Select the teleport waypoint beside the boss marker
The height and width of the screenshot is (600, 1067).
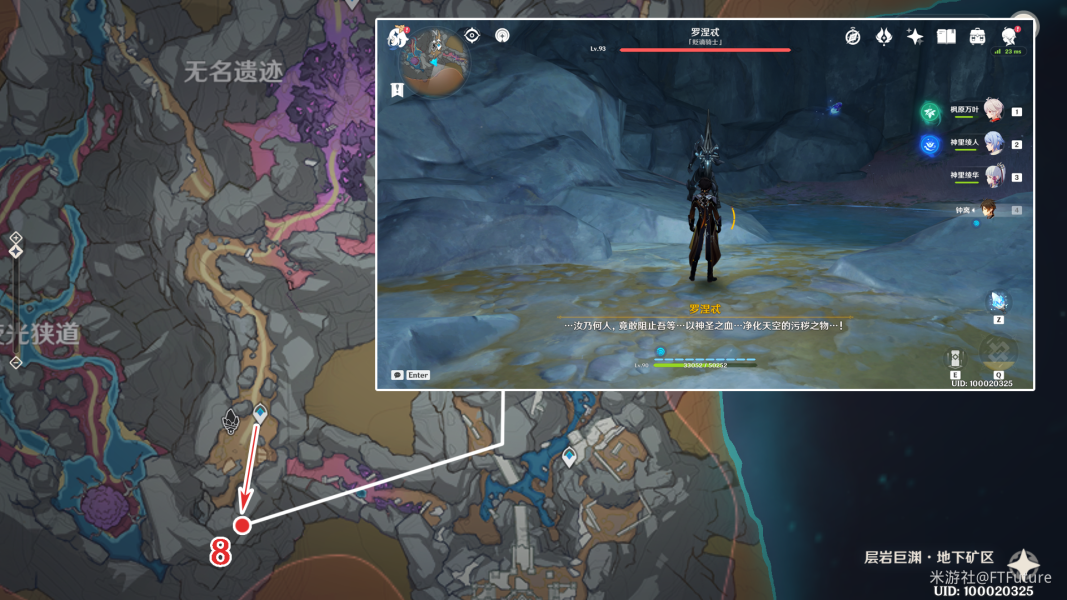260,412
